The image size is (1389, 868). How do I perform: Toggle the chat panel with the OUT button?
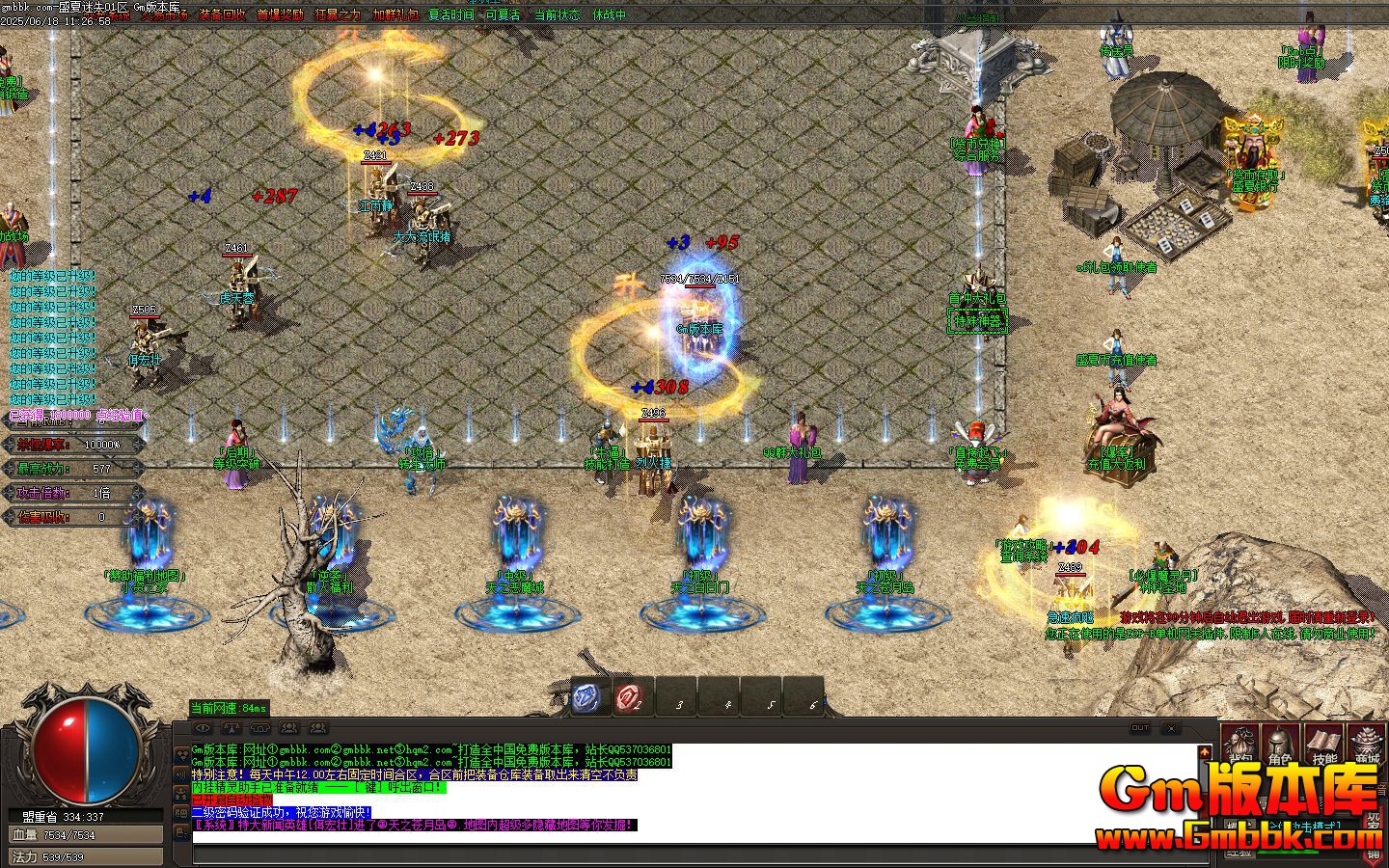pyautogui.click(x=1141, y=728)
